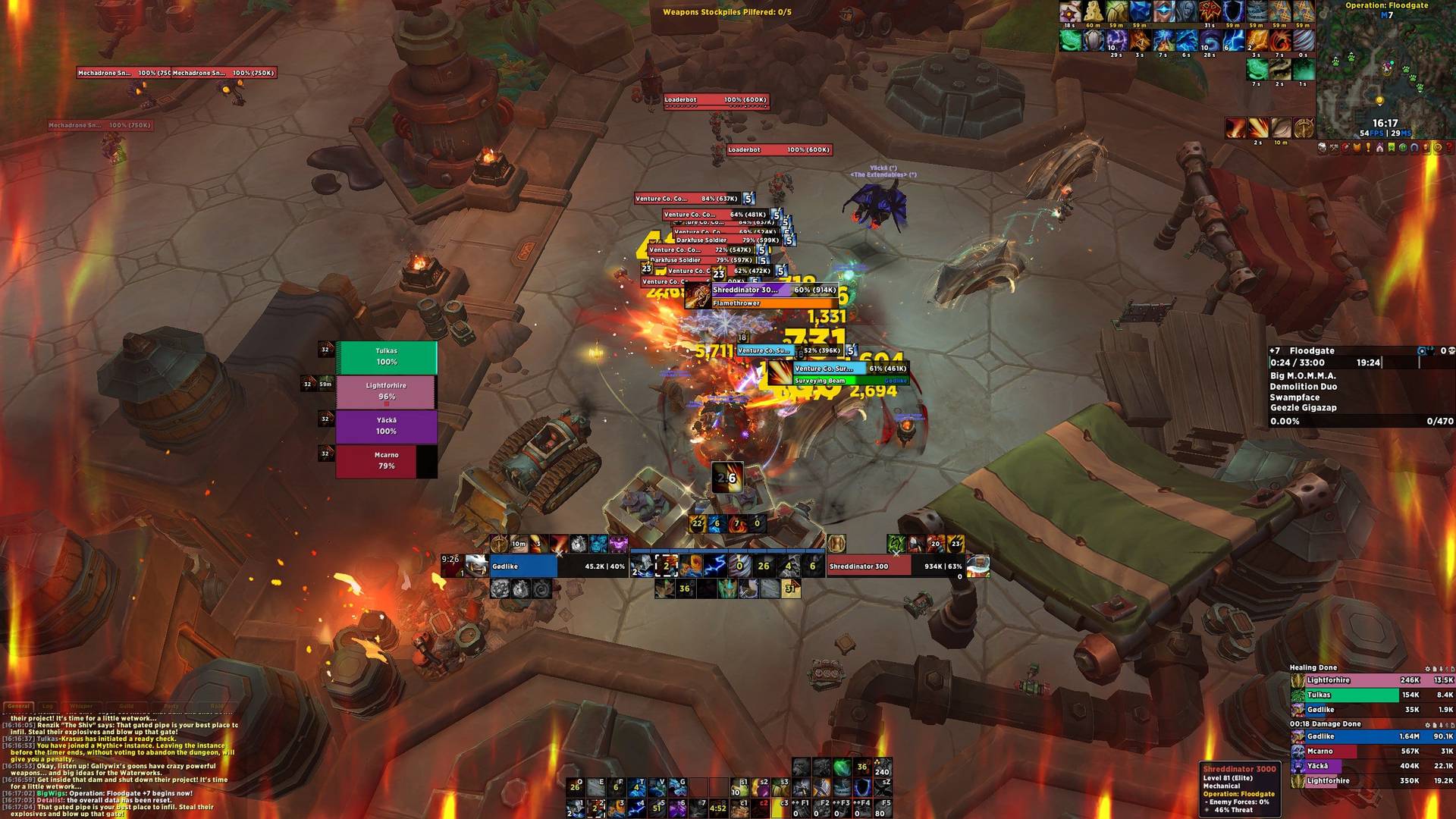
Task: Click the Godlike player unit frame
Action: (x=523, y=566)
